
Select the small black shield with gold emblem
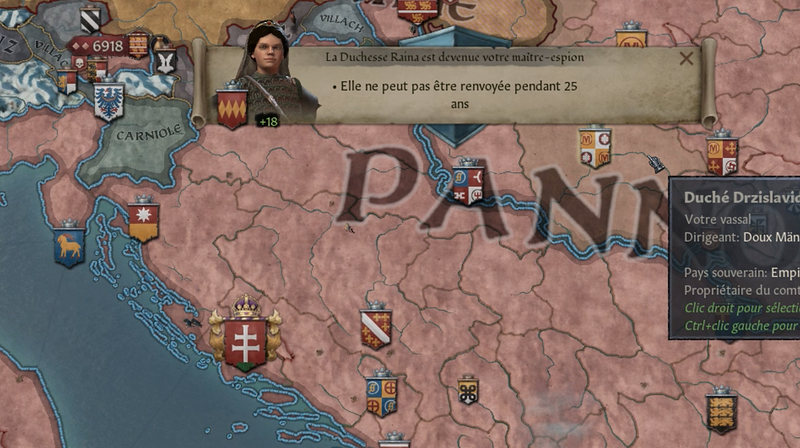pos(467,390)
